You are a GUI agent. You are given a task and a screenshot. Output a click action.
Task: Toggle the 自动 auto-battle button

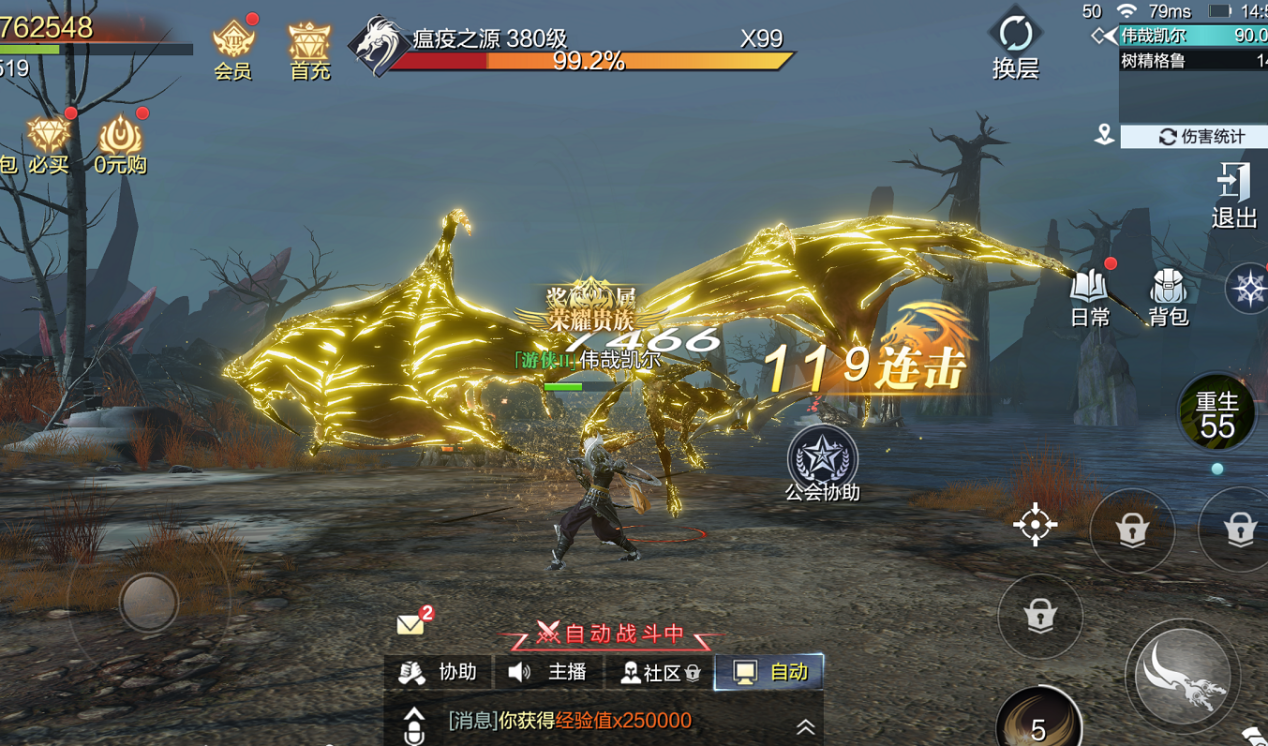770,672
